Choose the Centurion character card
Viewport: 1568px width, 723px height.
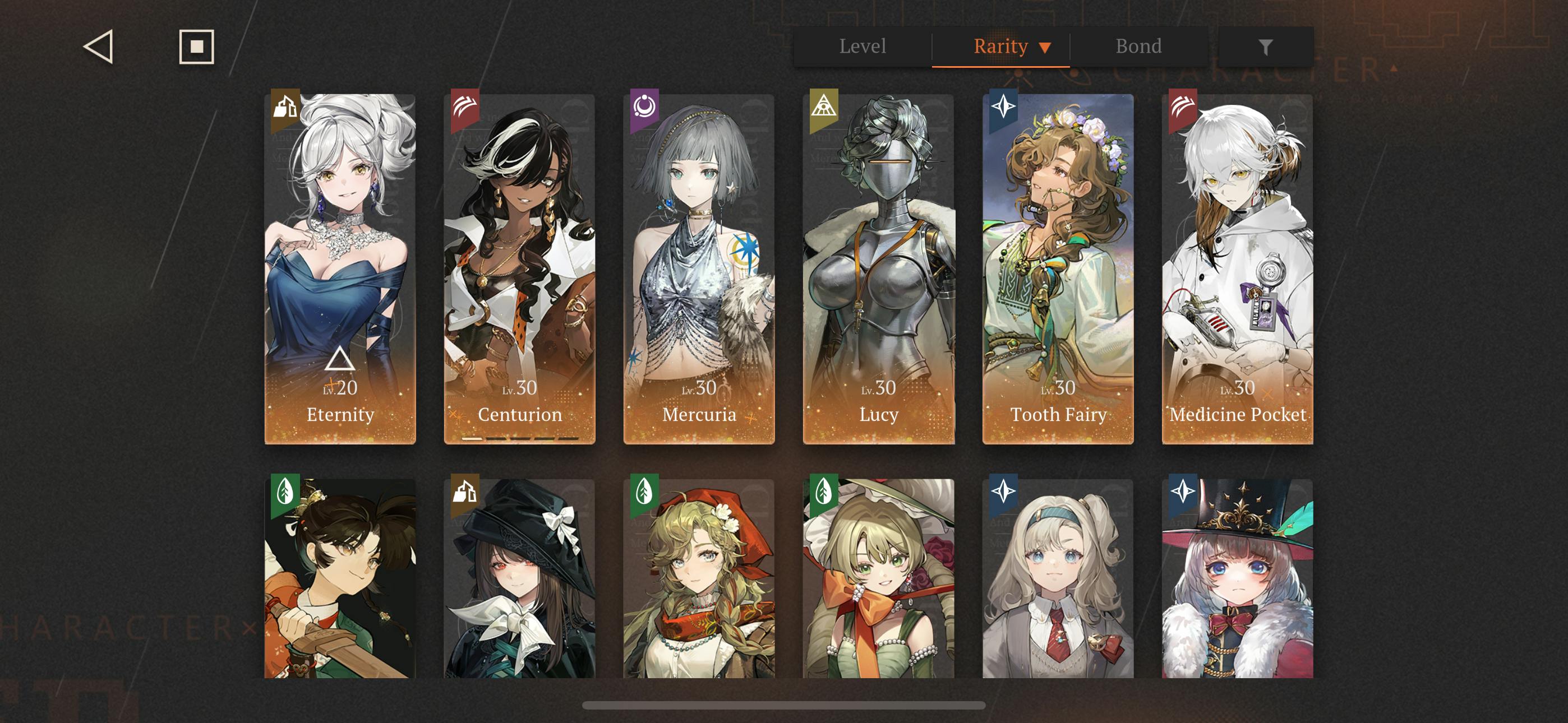[x=520, y=269]
